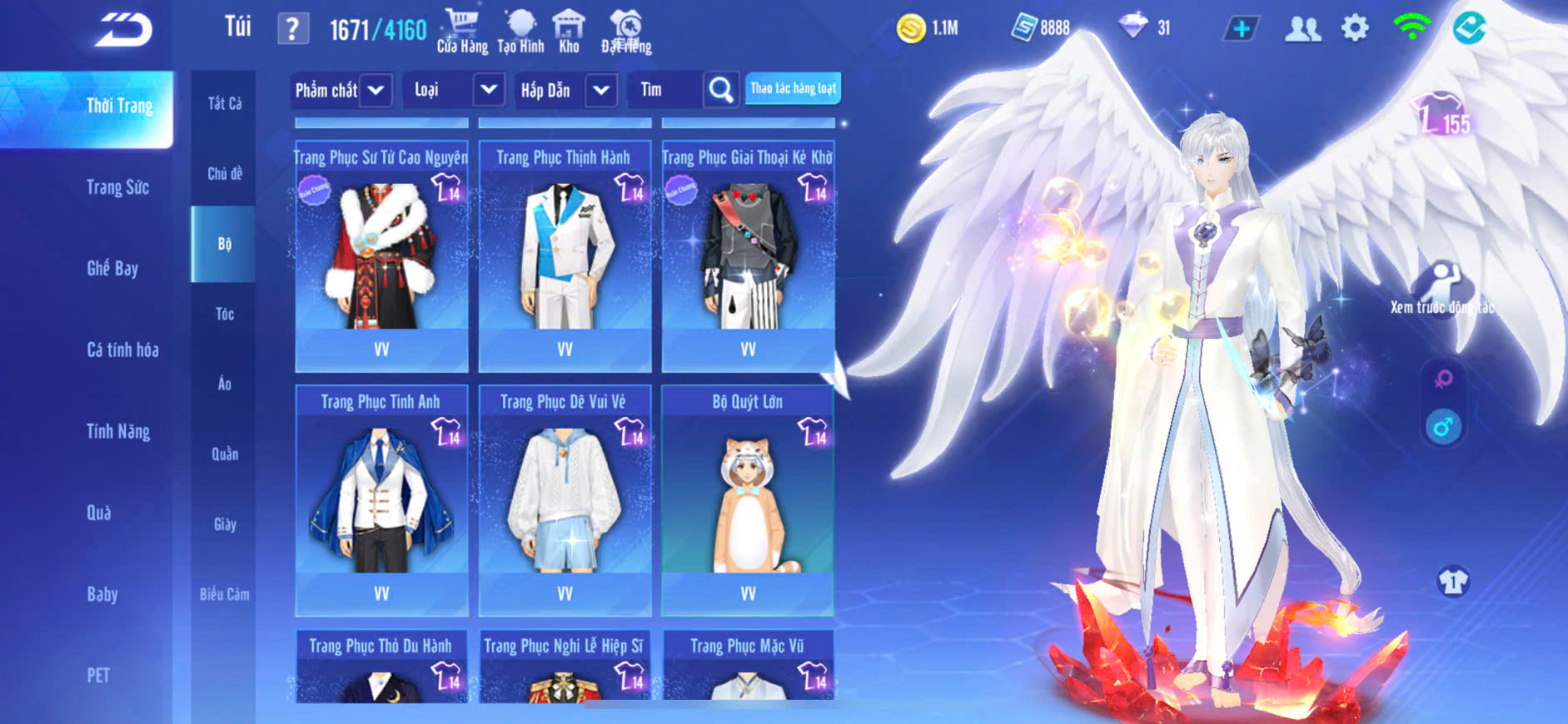Show the Tất Cả items filter

(224, 103)
